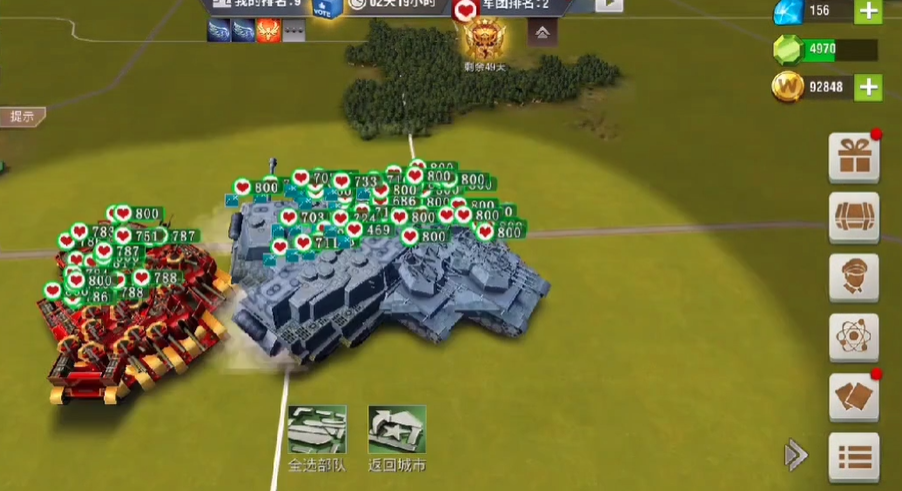Expand the side panel arrow
The width and height of the screenshot is (902, 491).
click(796, 455)
